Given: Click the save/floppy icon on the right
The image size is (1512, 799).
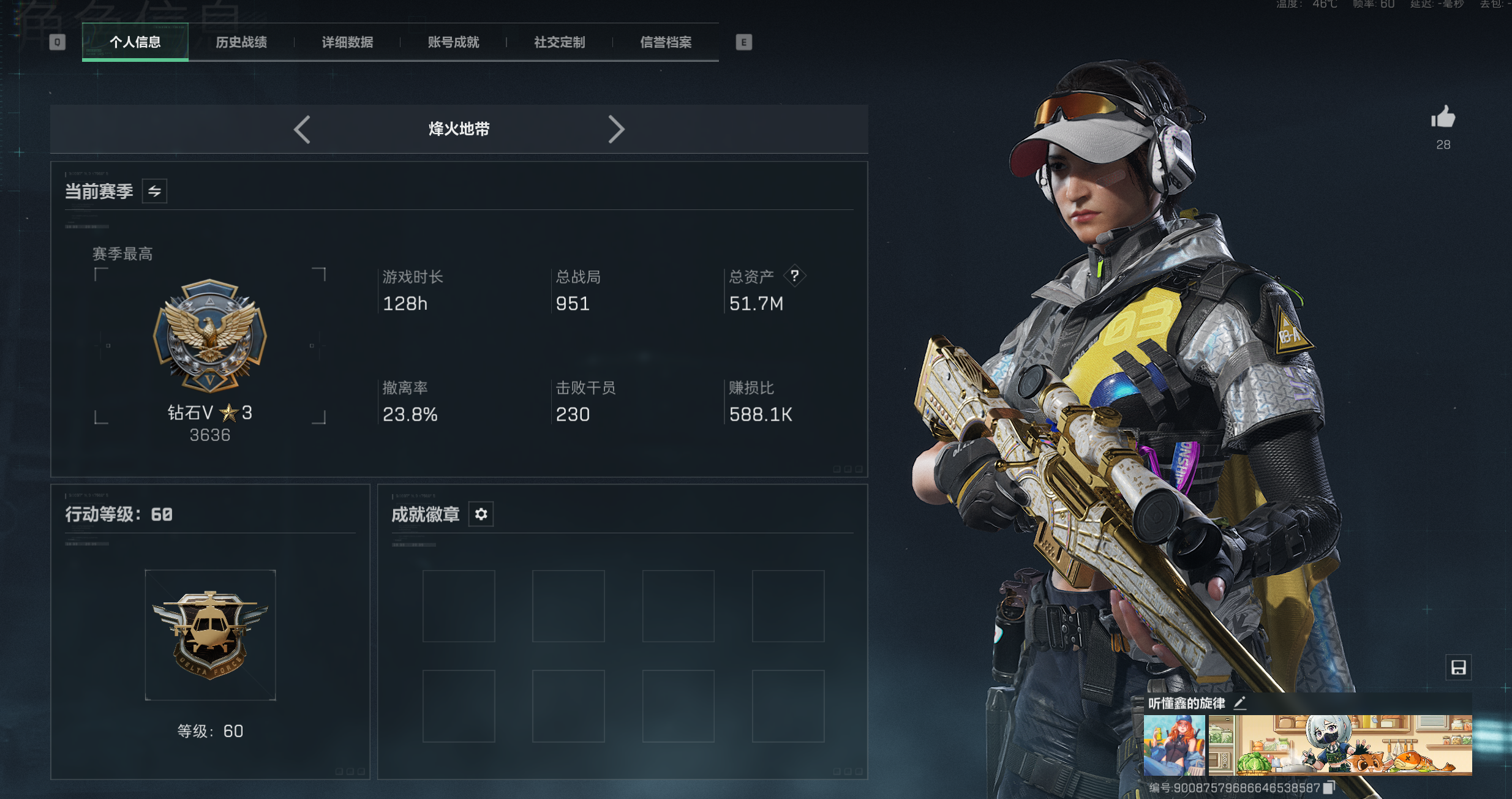Looking at the screenshot, I should coord(1459,667).
